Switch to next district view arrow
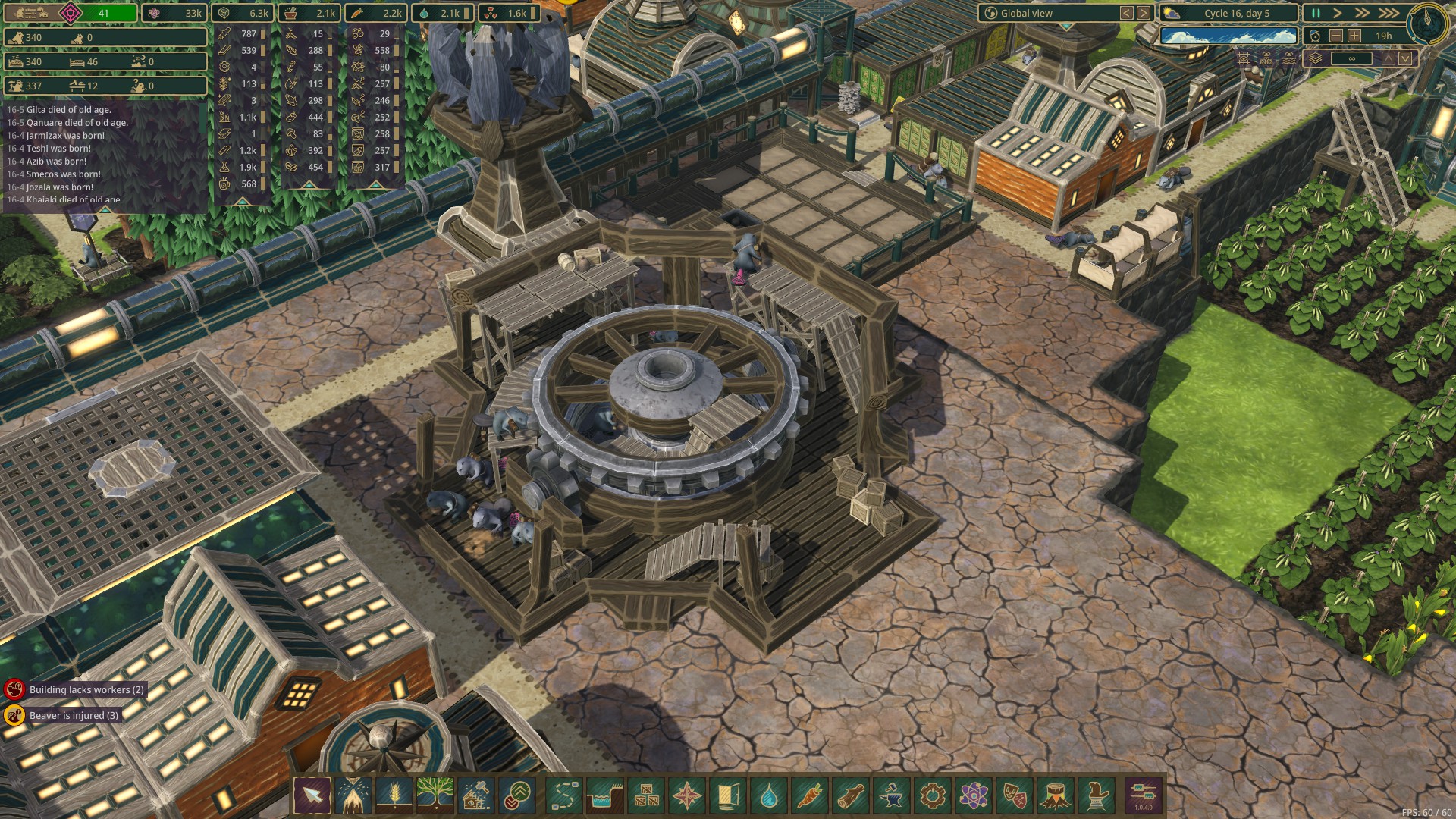The height and width of the screenshot is (819, 1456). pos(1144,13)
